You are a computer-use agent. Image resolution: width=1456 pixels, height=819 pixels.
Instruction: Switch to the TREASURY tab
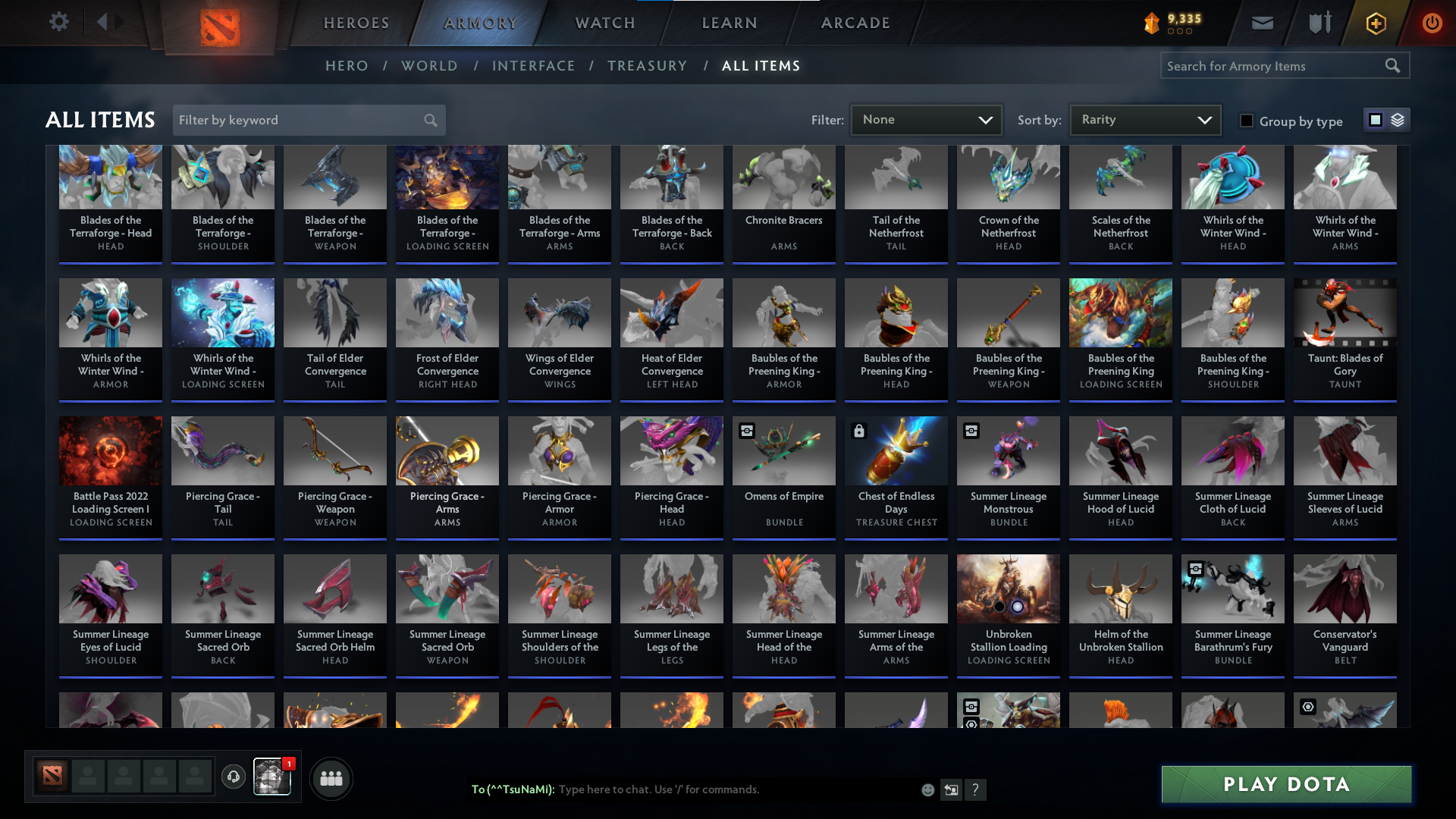click(x=647, y=66)
